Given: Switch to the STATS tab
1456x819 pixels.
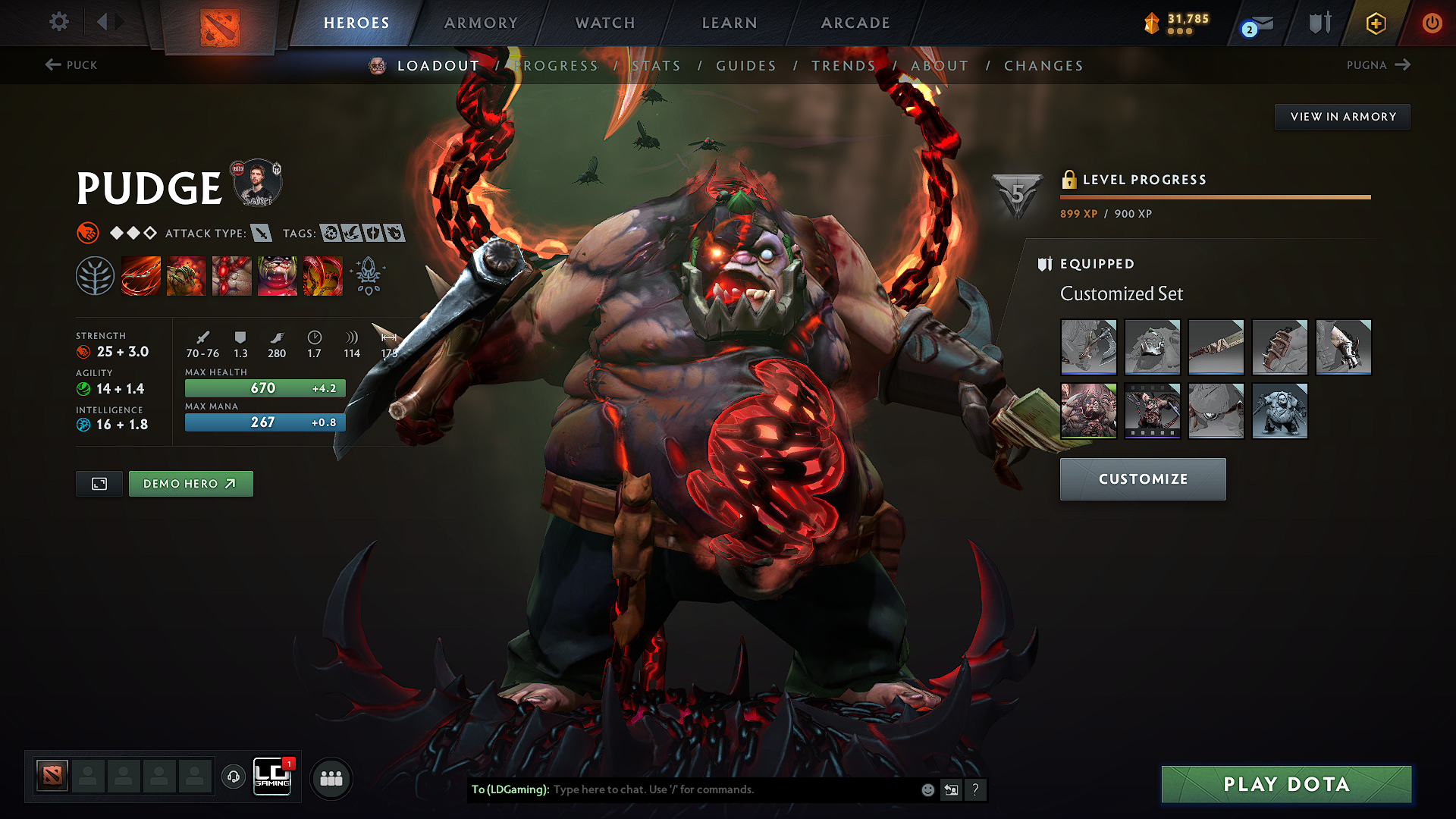Looking at the screenshot, I should click(657, 65).
